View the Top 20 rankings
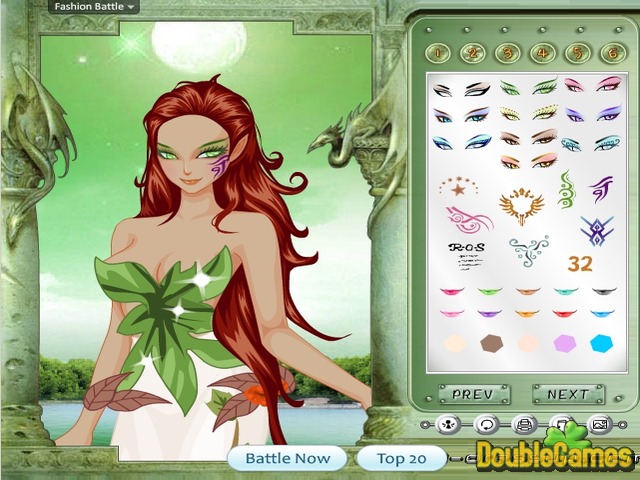 tap(401, 459)
